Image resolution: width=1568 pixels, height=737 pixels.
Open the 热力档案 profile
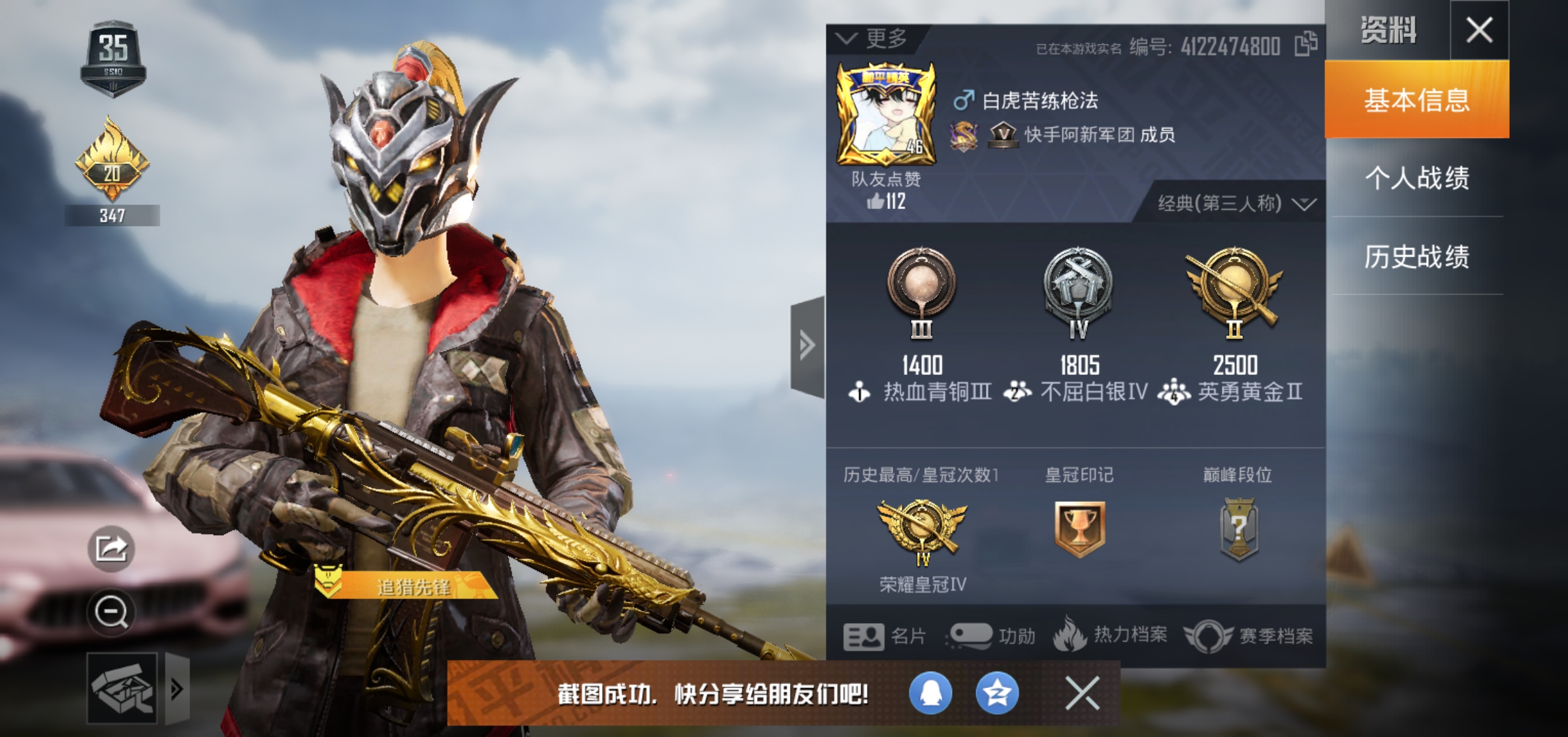click(x=1110, y=634)
